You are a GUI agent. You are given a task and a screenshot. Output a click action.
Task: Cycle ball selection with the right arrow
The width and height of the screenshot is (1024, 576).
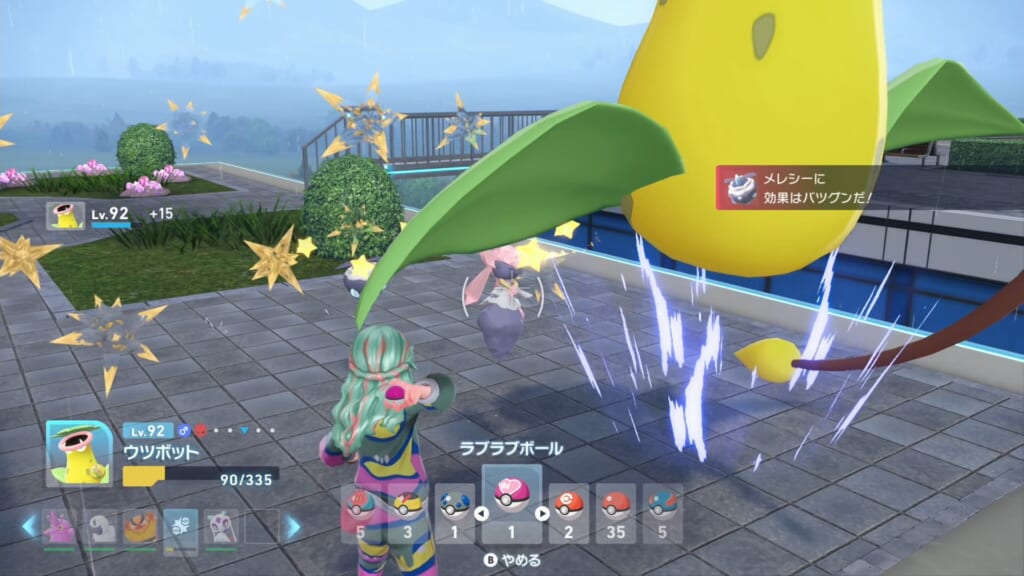click(542, 514)
